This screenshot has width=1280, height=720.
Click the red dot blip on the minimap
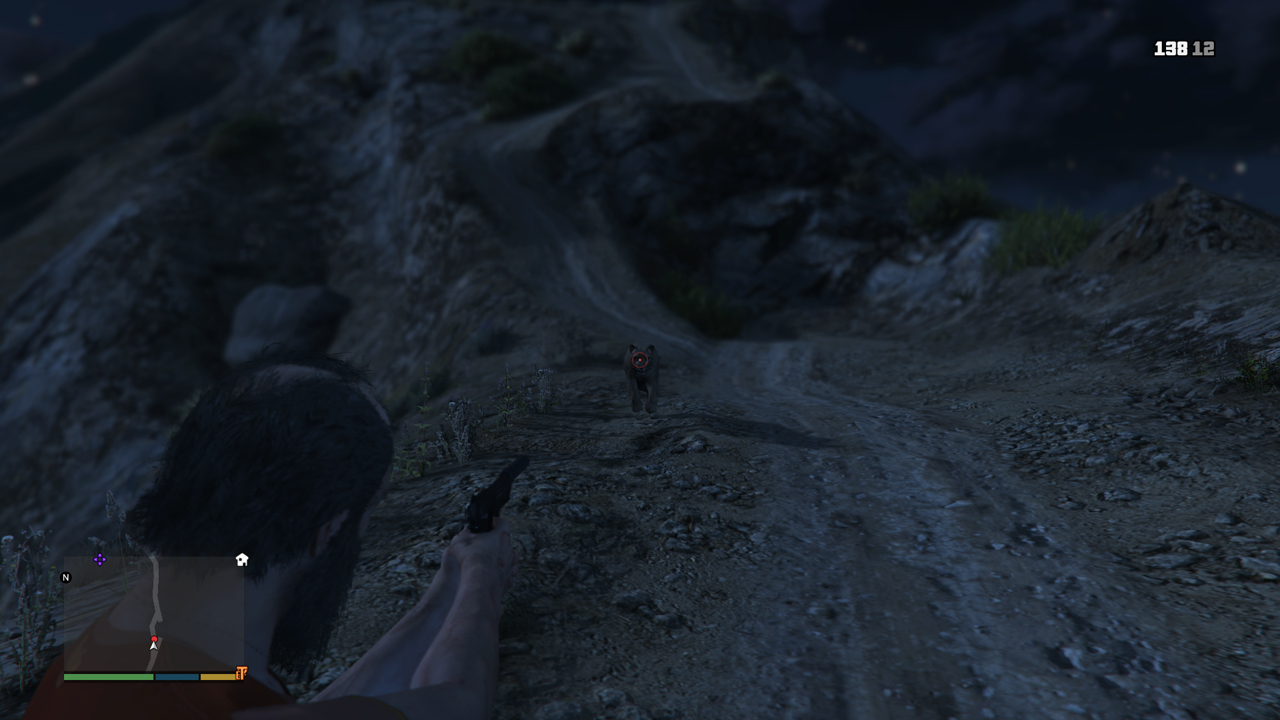coord(154,639)
